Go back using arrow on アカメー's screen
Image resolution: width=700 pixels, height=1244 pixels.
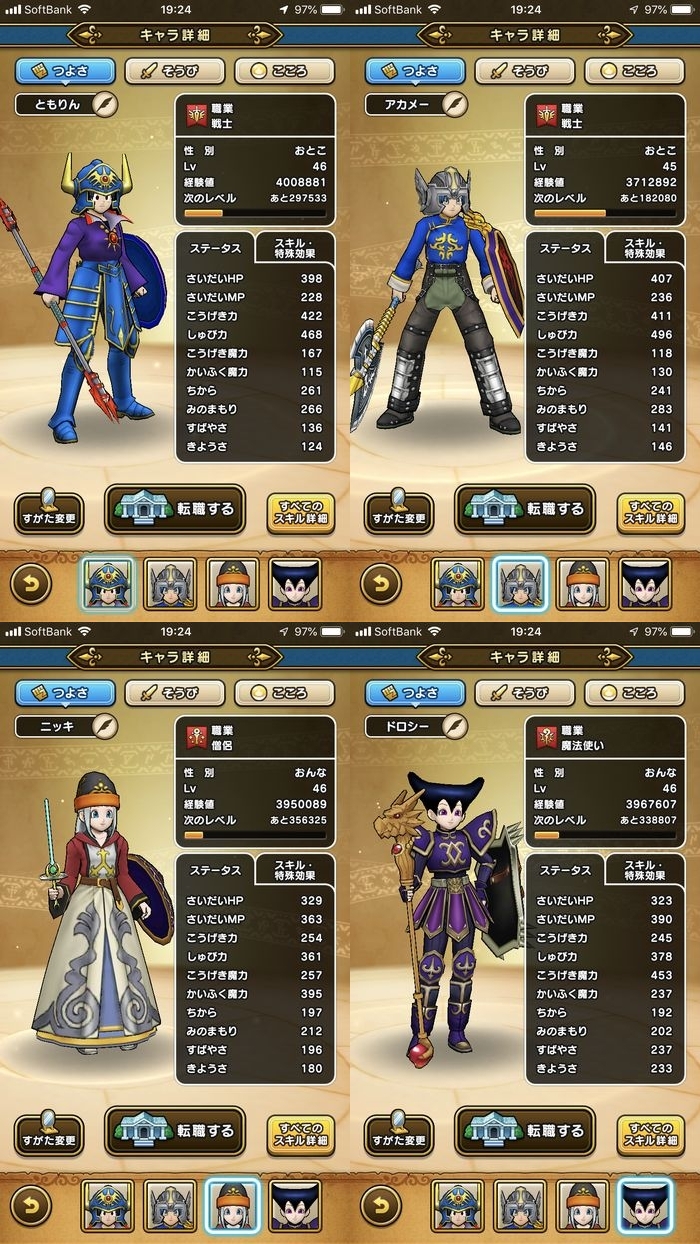tap(381, 584)
